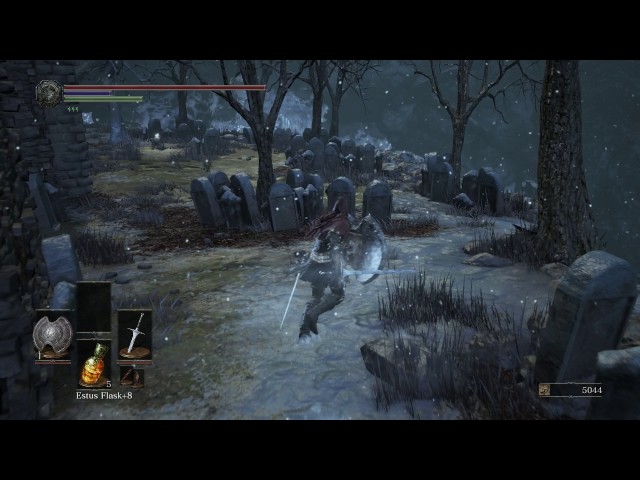Select the small slot beneath the sword

coord(132,376)
